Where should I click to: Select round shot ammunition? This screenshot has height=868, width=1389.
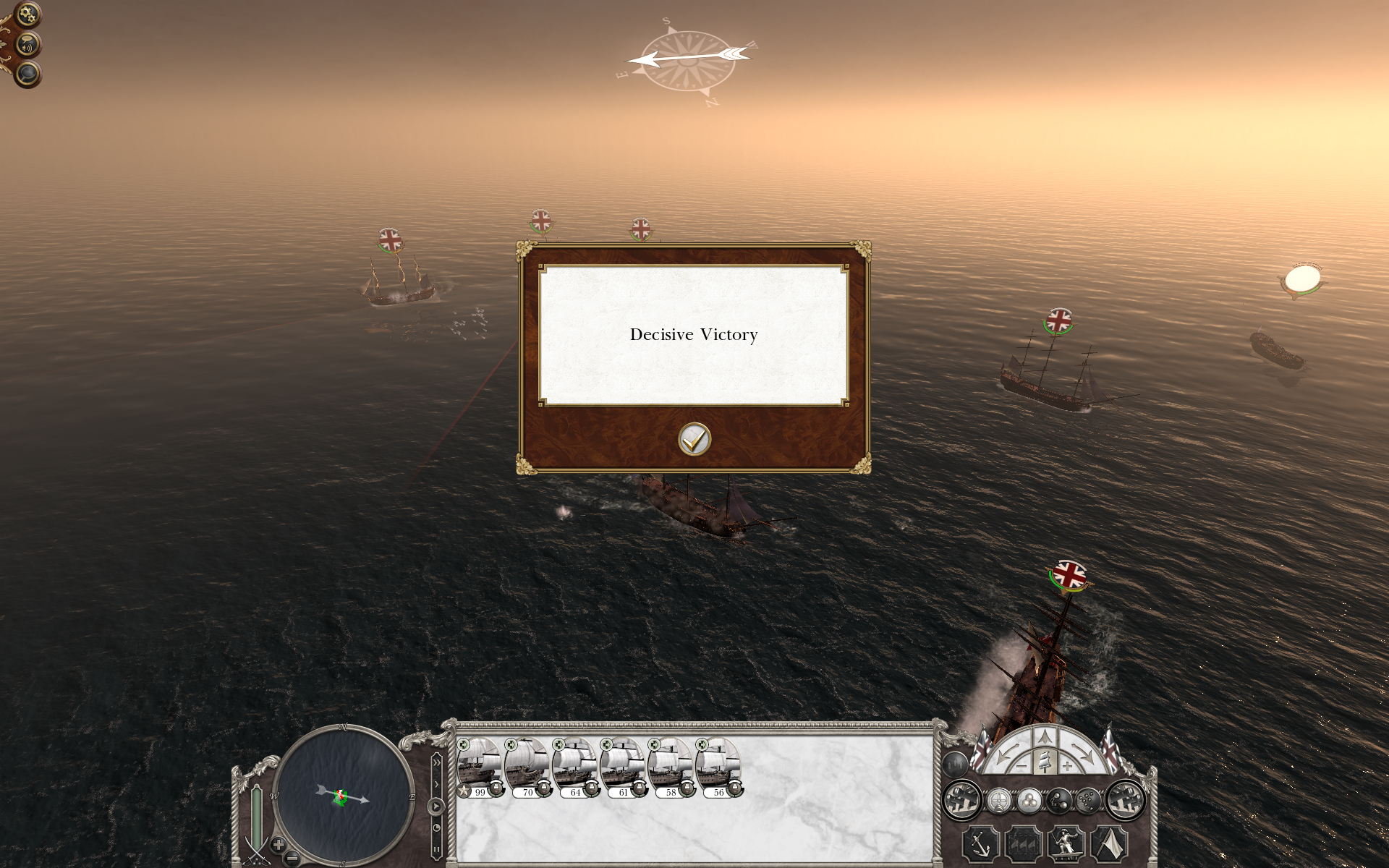(x=1028, y=801)
